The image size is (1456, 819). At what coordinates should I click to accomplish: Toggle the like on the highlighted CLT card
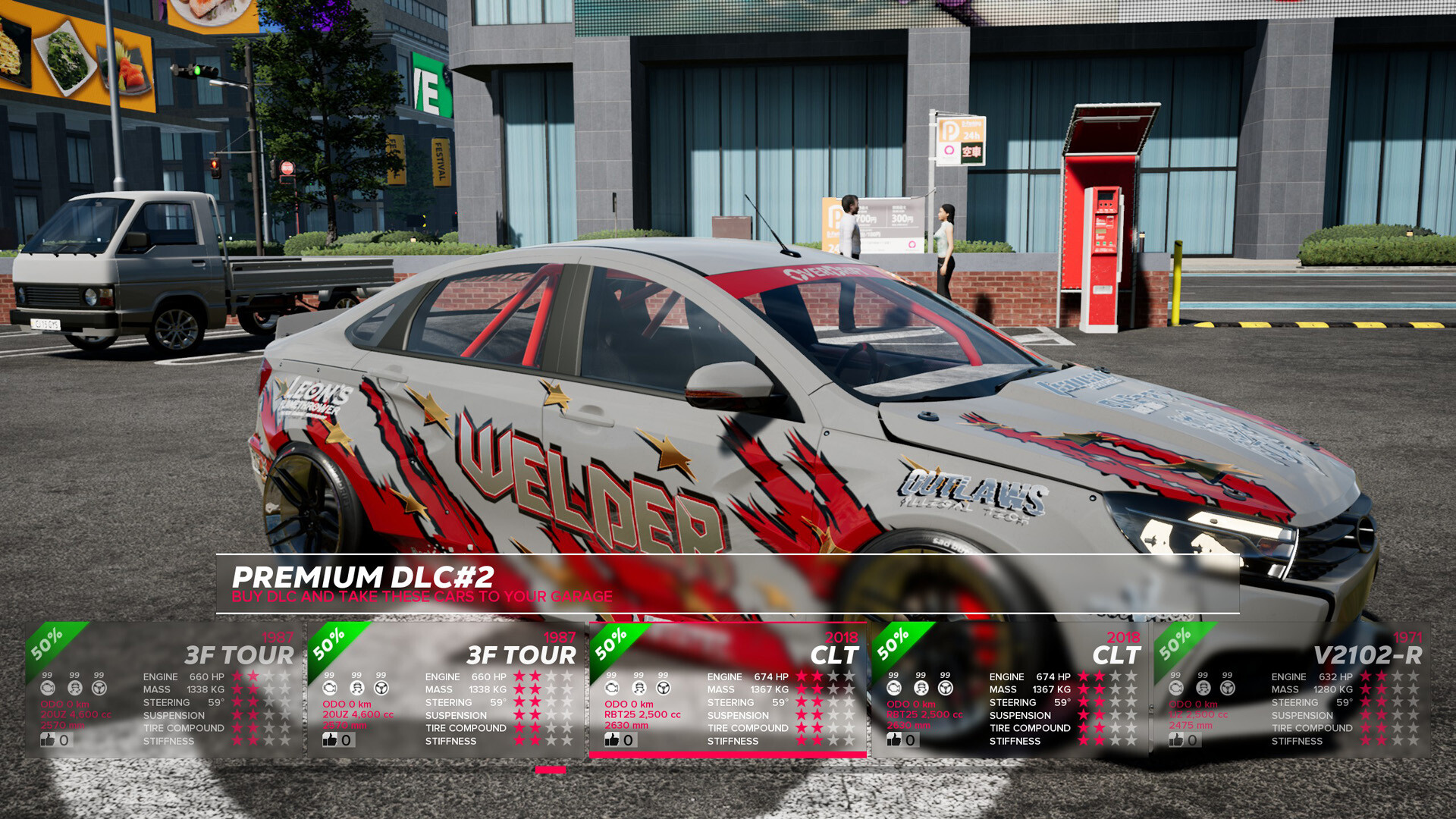[611, 739]
